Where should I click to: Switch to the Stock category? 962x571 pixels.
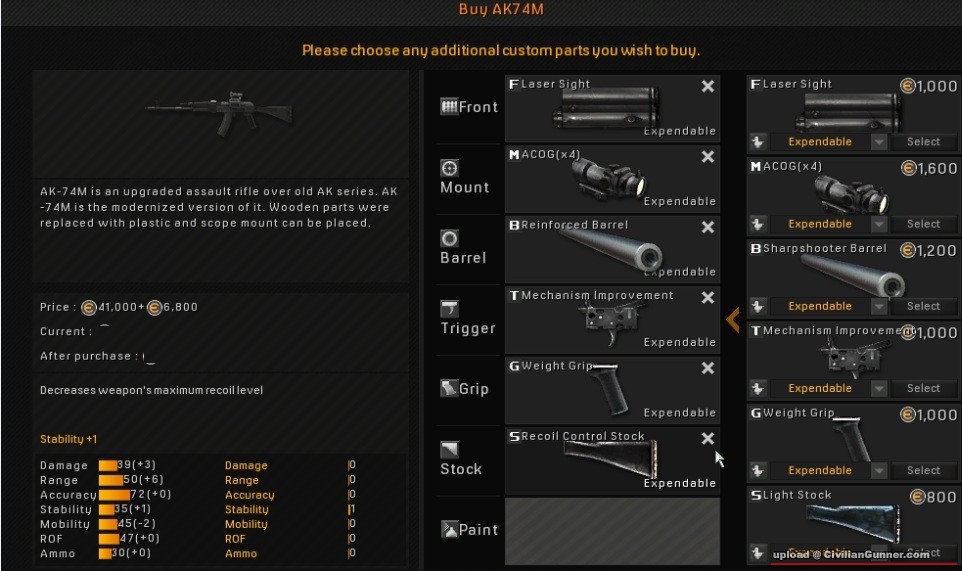point(461,460)
